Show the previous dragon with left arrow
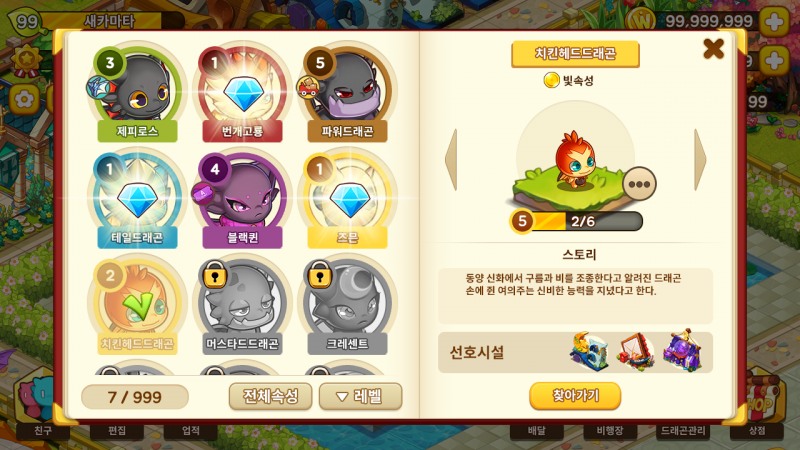Viewport: 800px width, 450px height. (x=451, y=160)
